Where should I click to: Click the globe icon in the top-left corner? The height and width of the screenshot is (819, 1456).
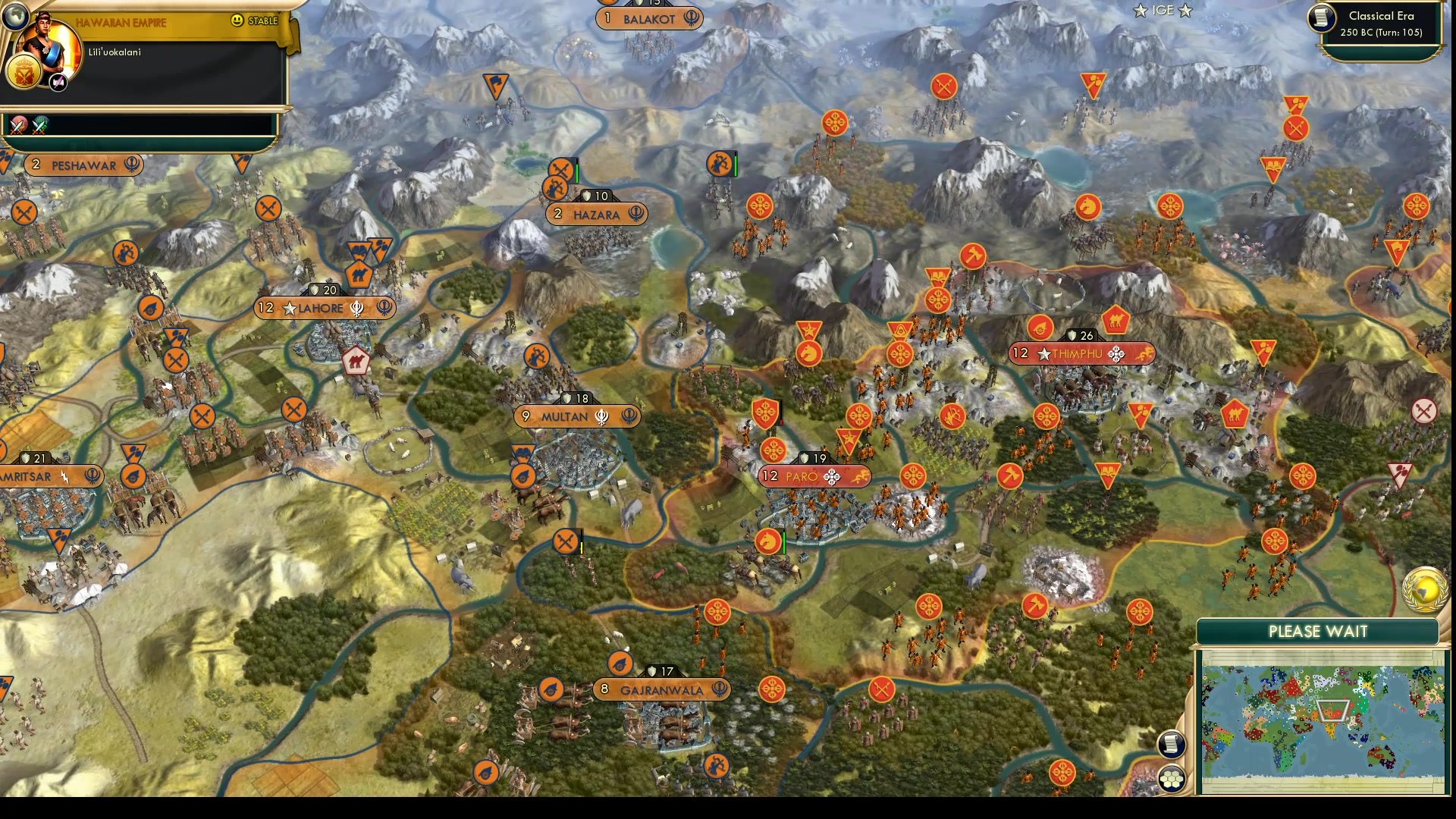14,18
